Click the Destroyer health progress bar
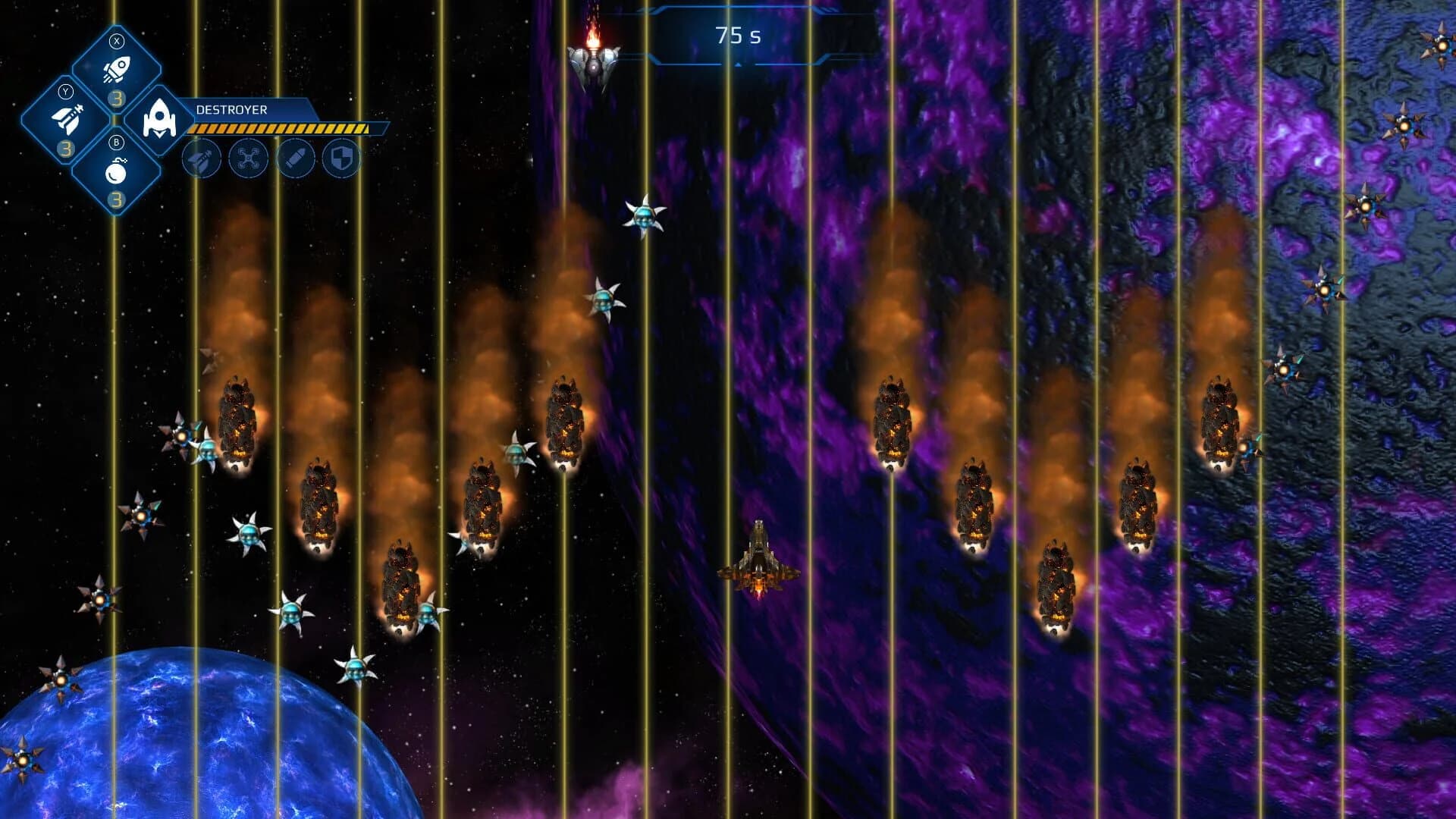The image size is (1456, 819). click(x=279, y=127)
